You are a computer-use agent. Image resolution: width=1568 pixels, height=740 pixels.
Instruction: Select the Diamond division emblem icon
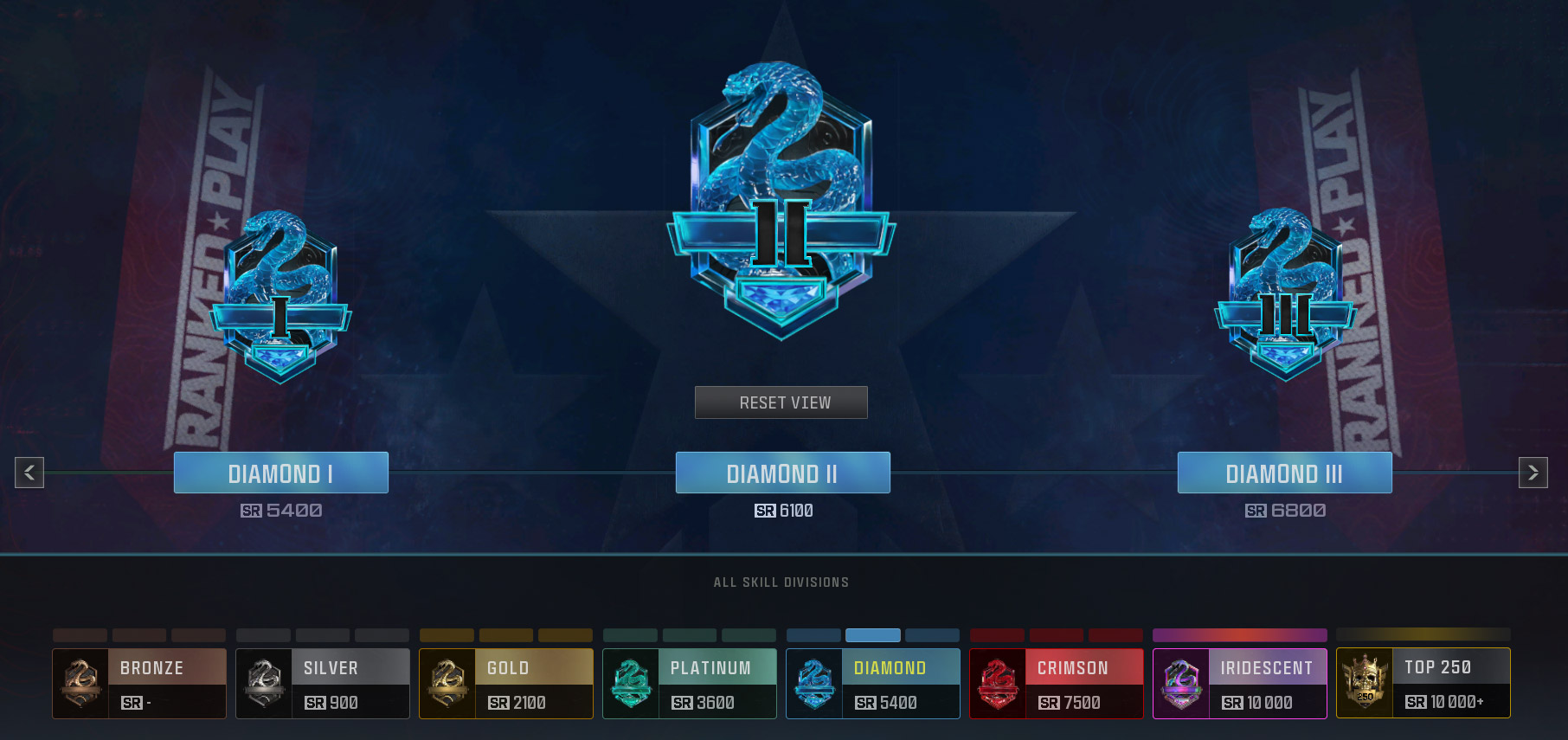pyautogui.click(x=814, y=684)
